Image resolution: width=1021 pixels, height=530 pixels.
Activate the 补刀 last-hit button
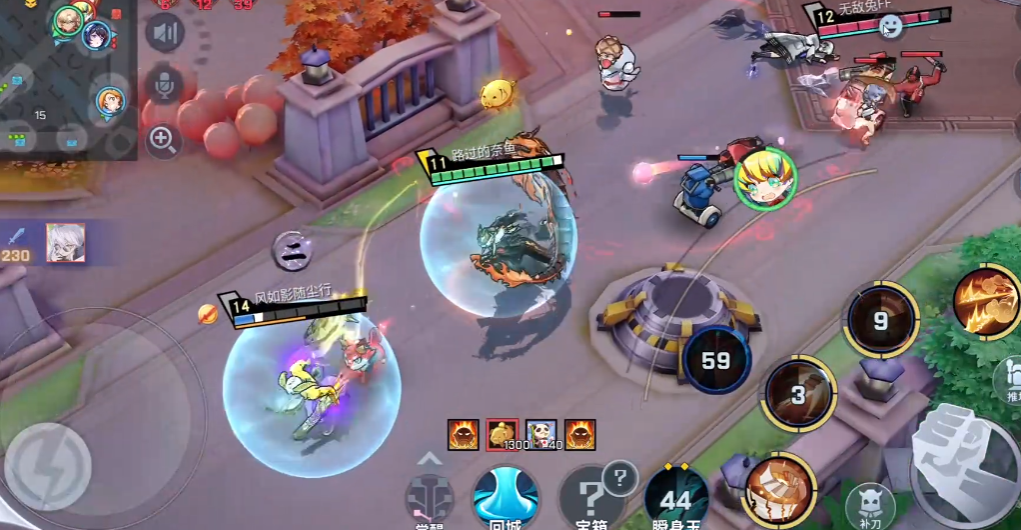(x=869, y=505)
